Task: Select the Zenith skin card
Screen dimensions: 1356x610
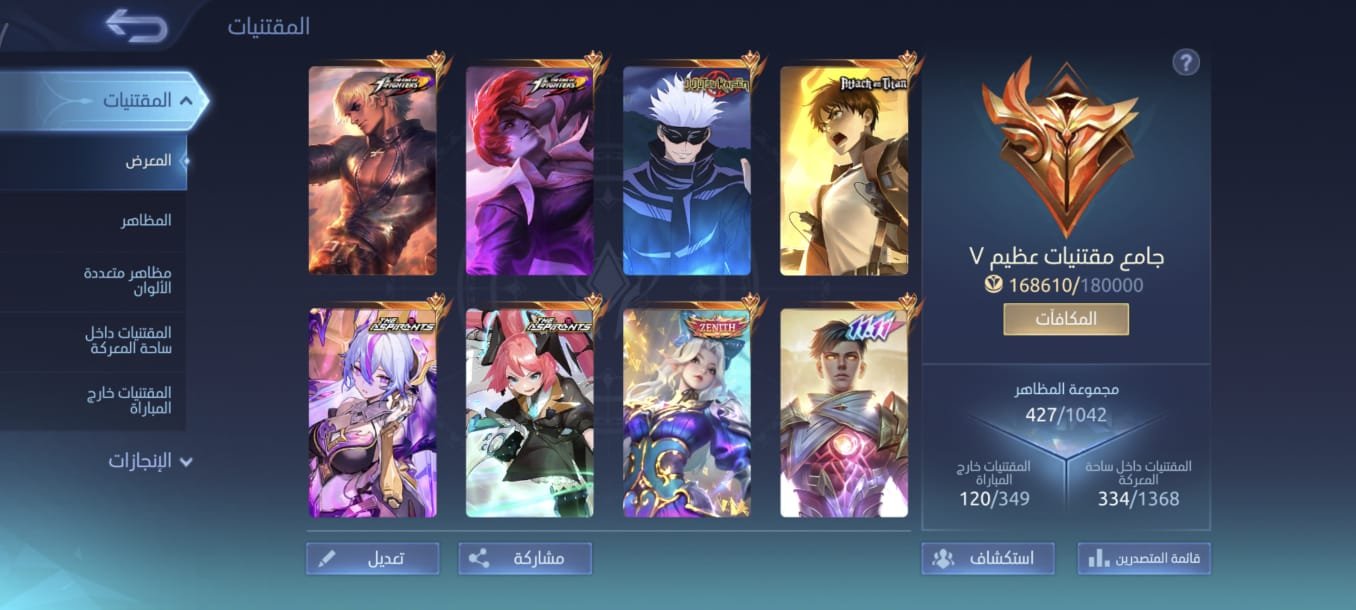Action: [x=687, y=413]
